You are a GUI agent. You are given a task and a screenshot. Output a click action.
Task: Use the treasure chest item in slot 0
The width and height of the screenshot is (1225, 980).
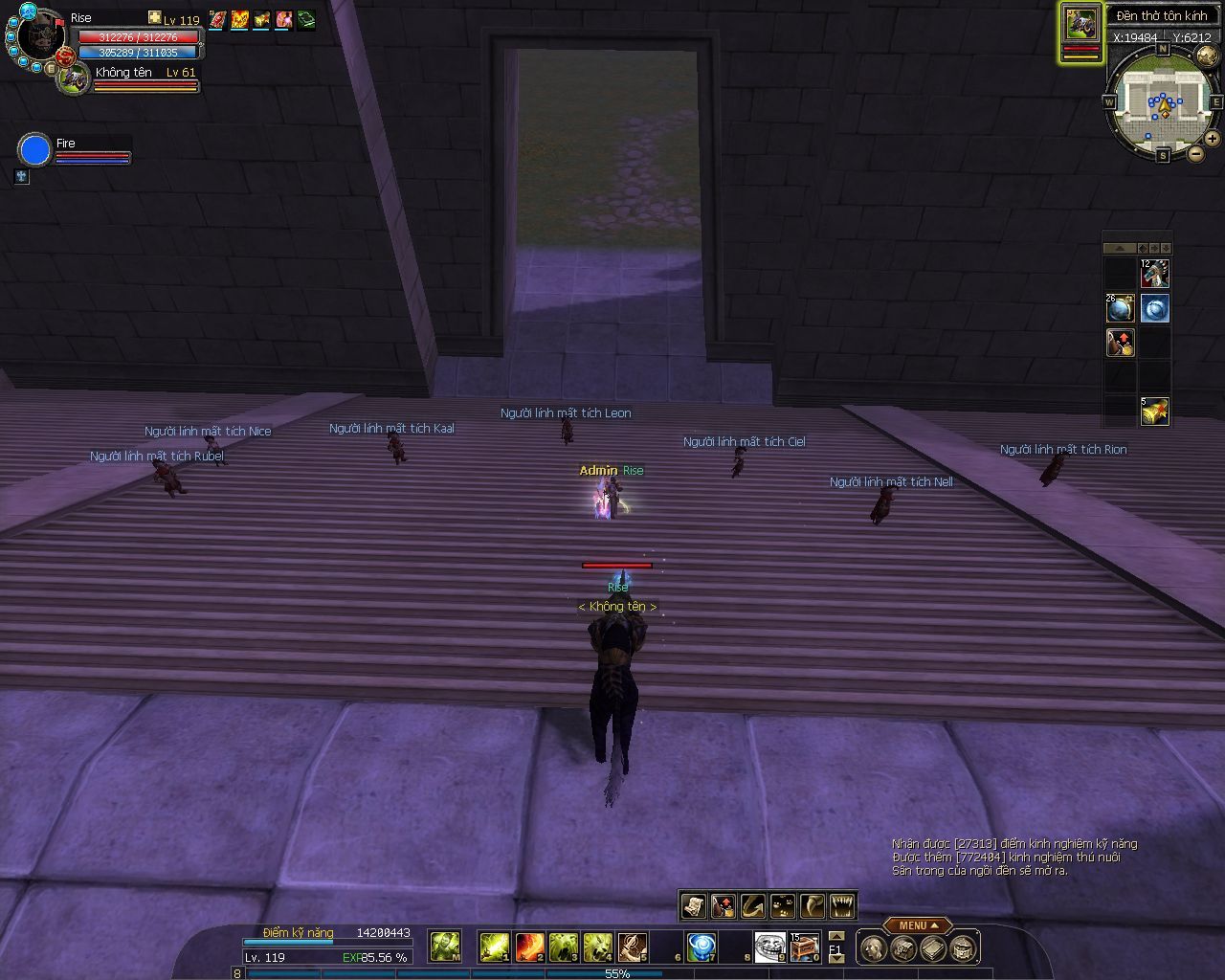[x=804, y=947]
